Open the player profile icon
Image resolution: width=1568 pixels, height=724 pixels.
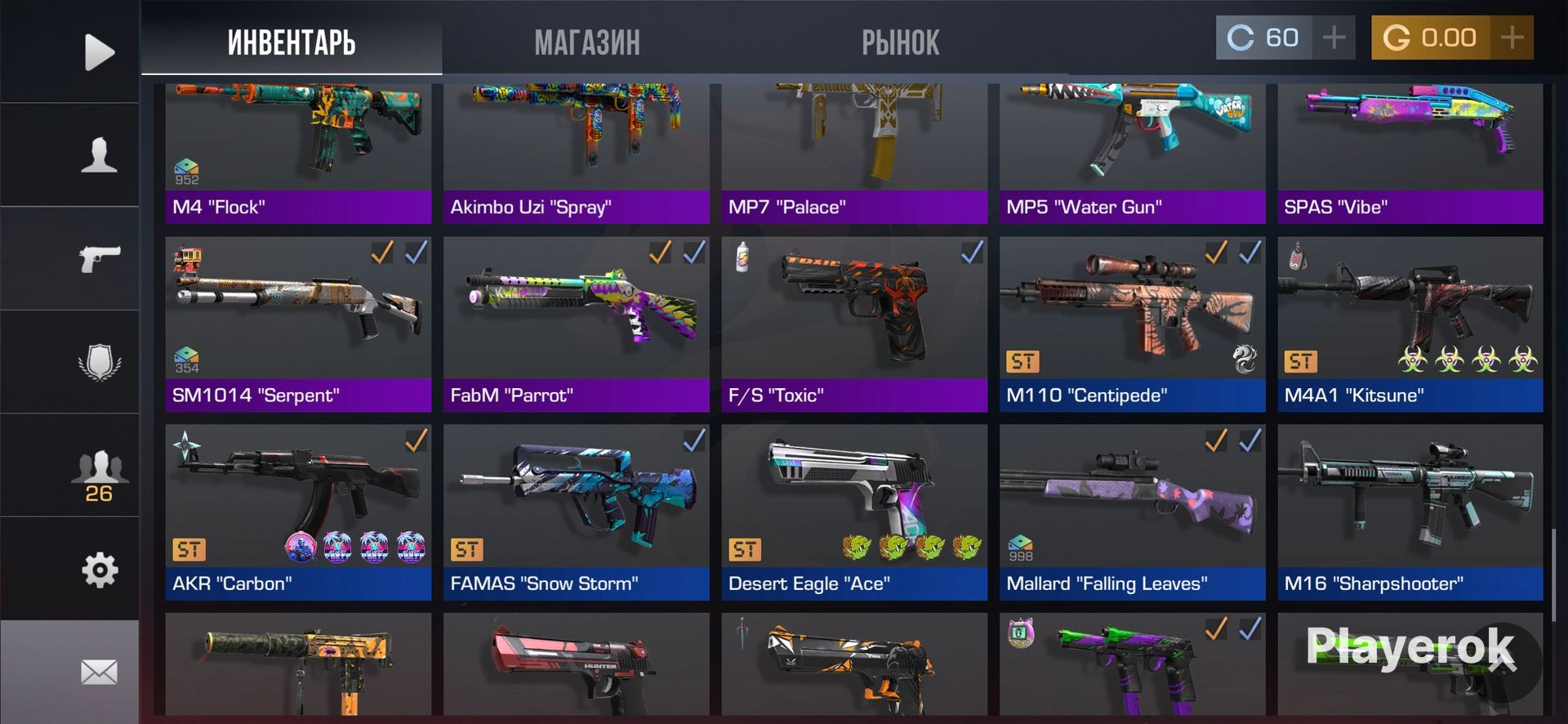[99, 154]
